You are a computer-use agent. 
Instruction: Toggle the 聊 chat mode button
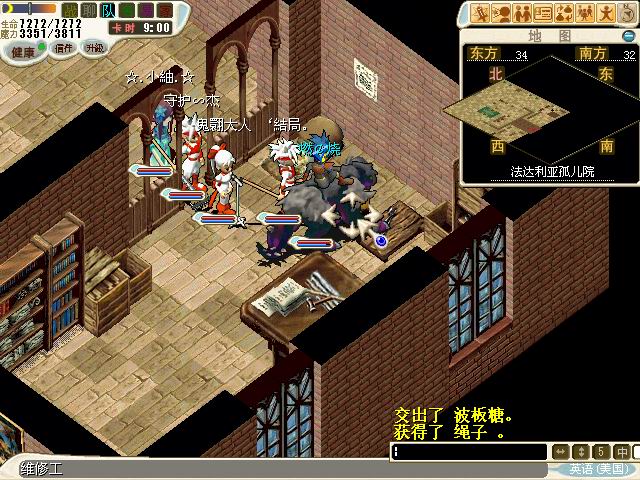point(90,10)
